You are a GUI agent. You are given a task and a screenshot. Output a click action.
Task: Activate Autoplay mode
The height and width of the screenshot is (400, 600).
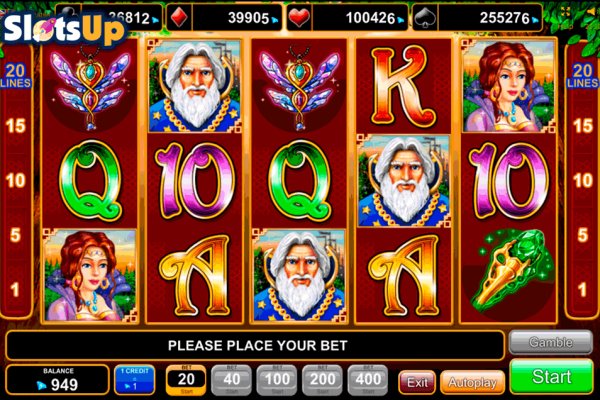click(472, 381)
